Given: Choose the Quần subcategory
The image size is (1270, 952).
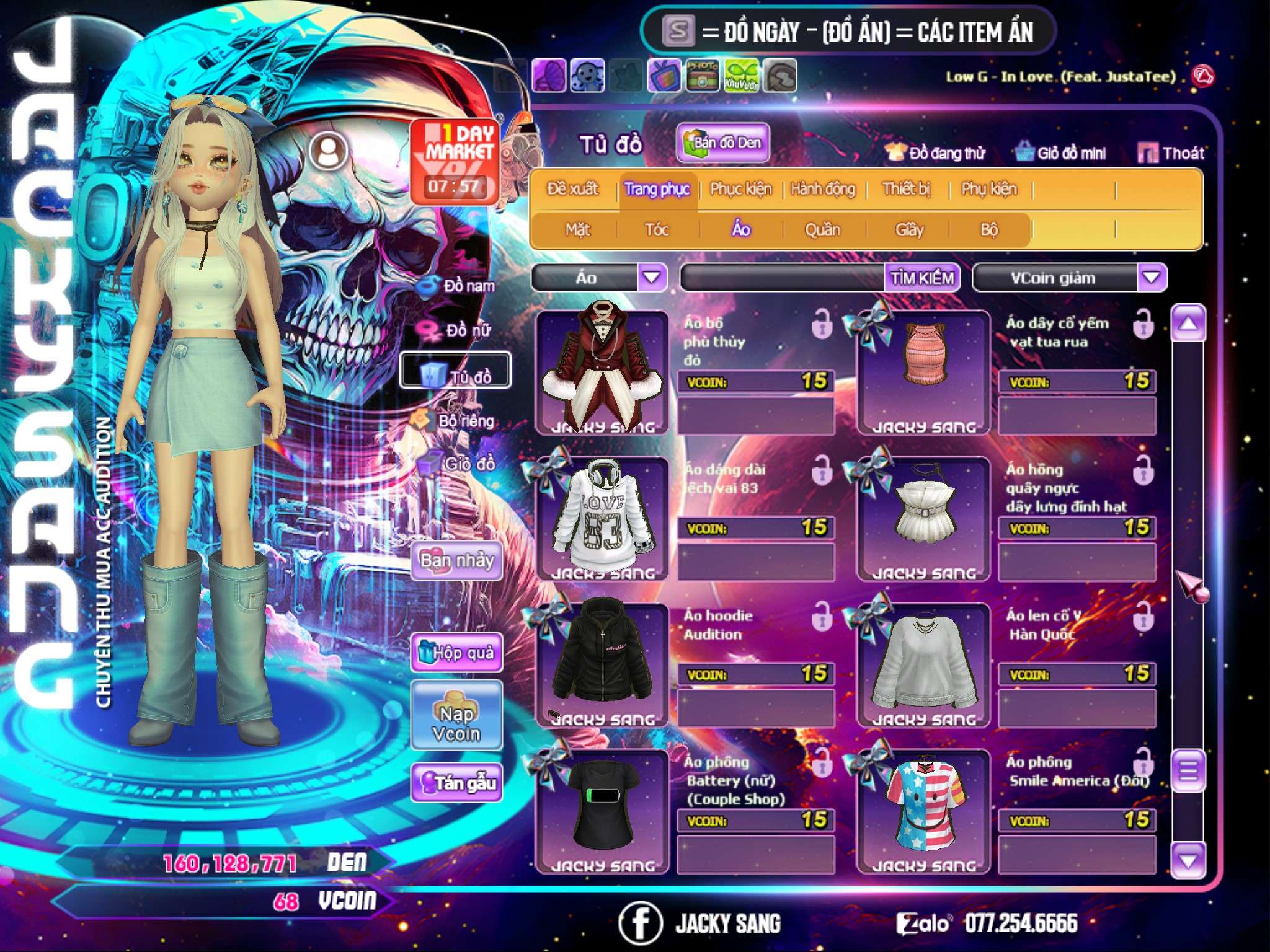Looking at the screenshot, I should pos(822,230).
